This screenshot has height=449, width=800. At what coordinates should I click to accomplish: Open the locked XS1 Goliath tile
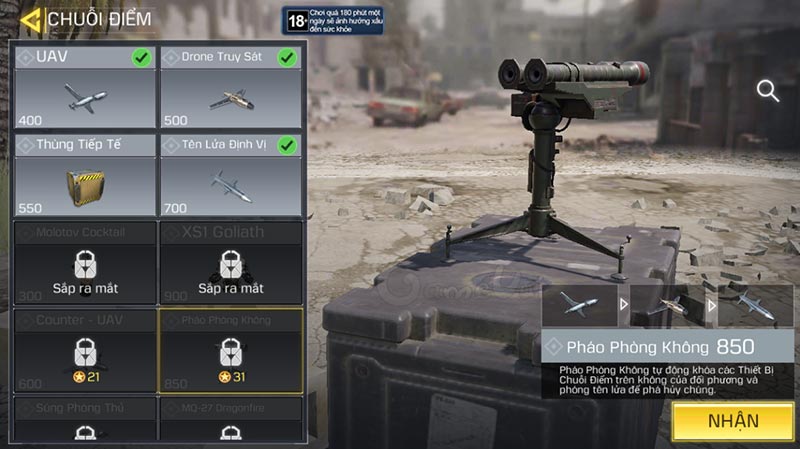pyautogui.click(x=231, y=262)
